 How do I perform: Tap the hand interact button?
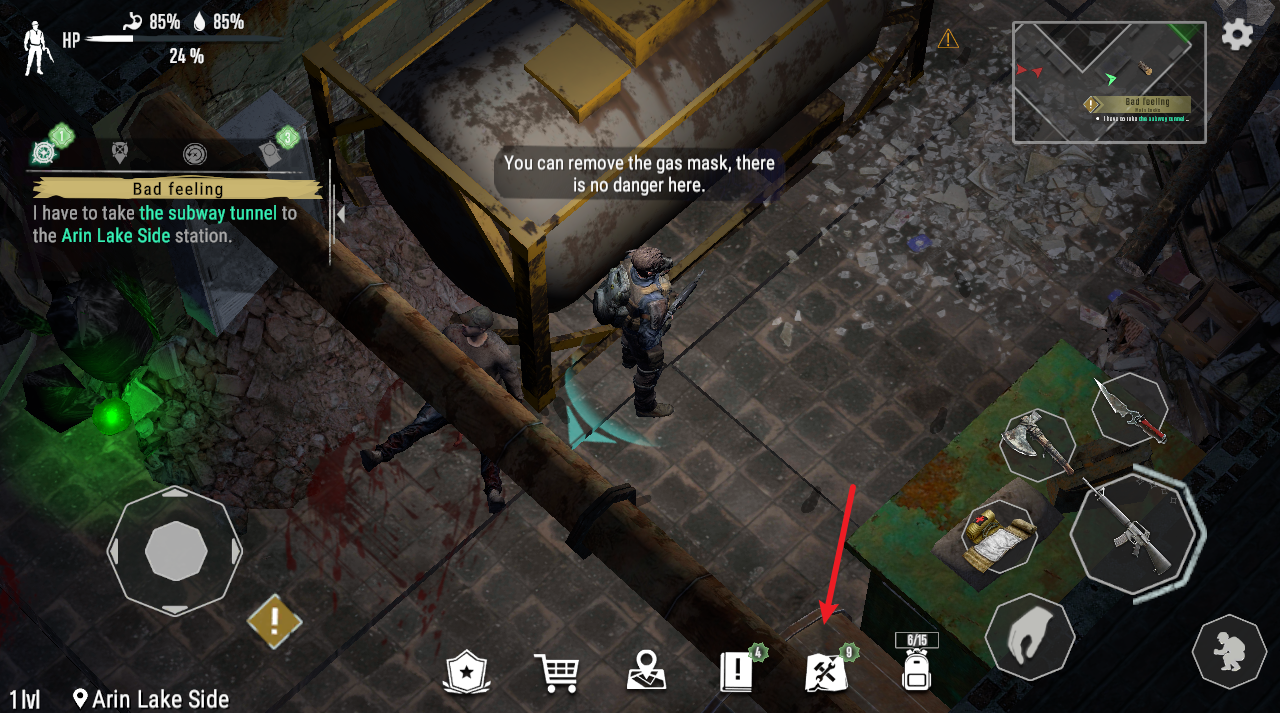click(1029, 637)
